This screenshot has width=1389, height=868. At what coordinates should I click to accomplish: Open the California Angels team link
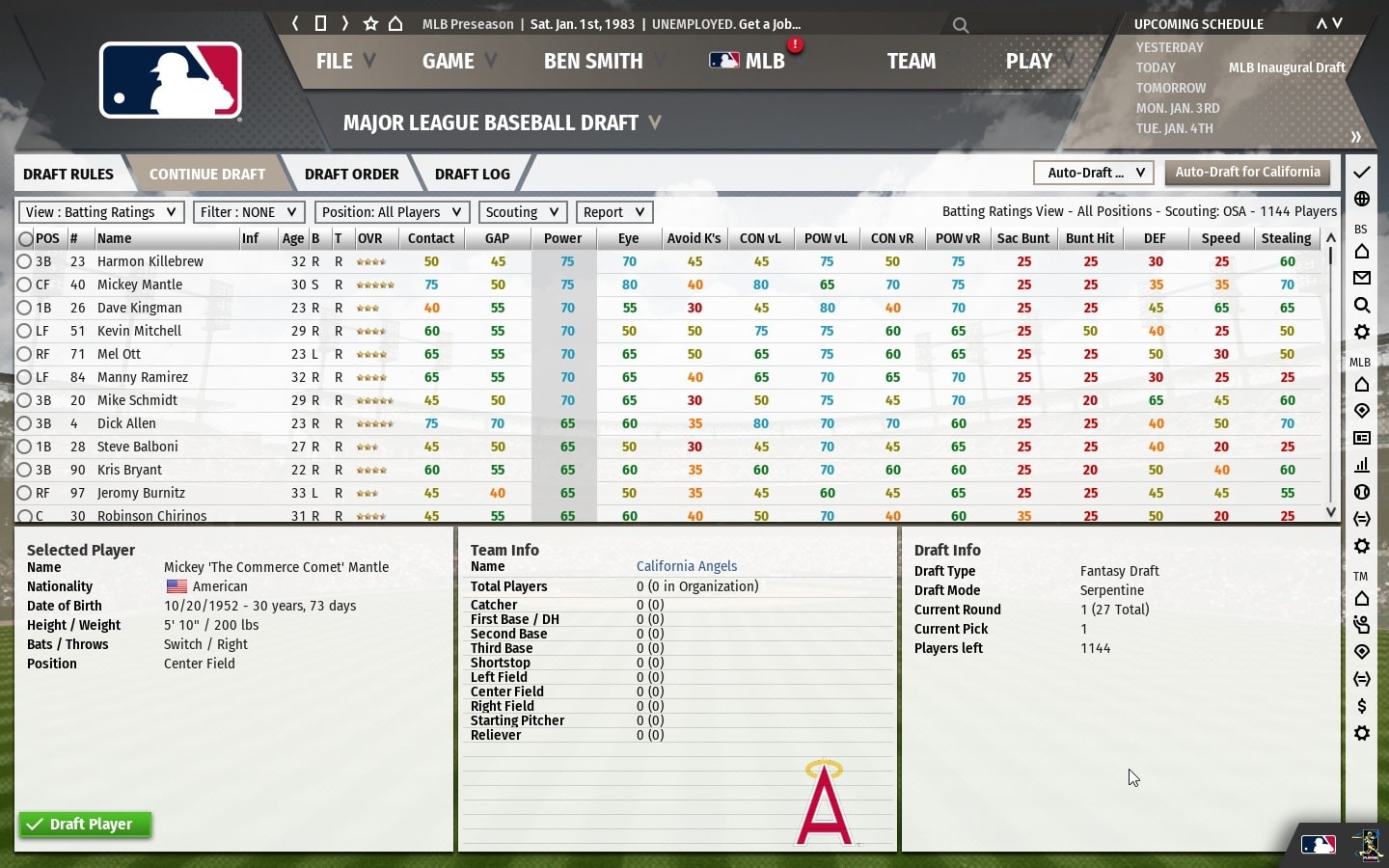(687, 566)
